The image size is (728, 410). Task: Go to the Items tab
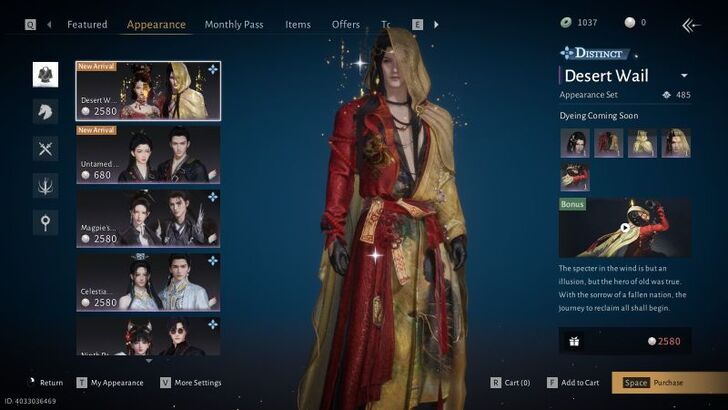click(x=298, y=24)
